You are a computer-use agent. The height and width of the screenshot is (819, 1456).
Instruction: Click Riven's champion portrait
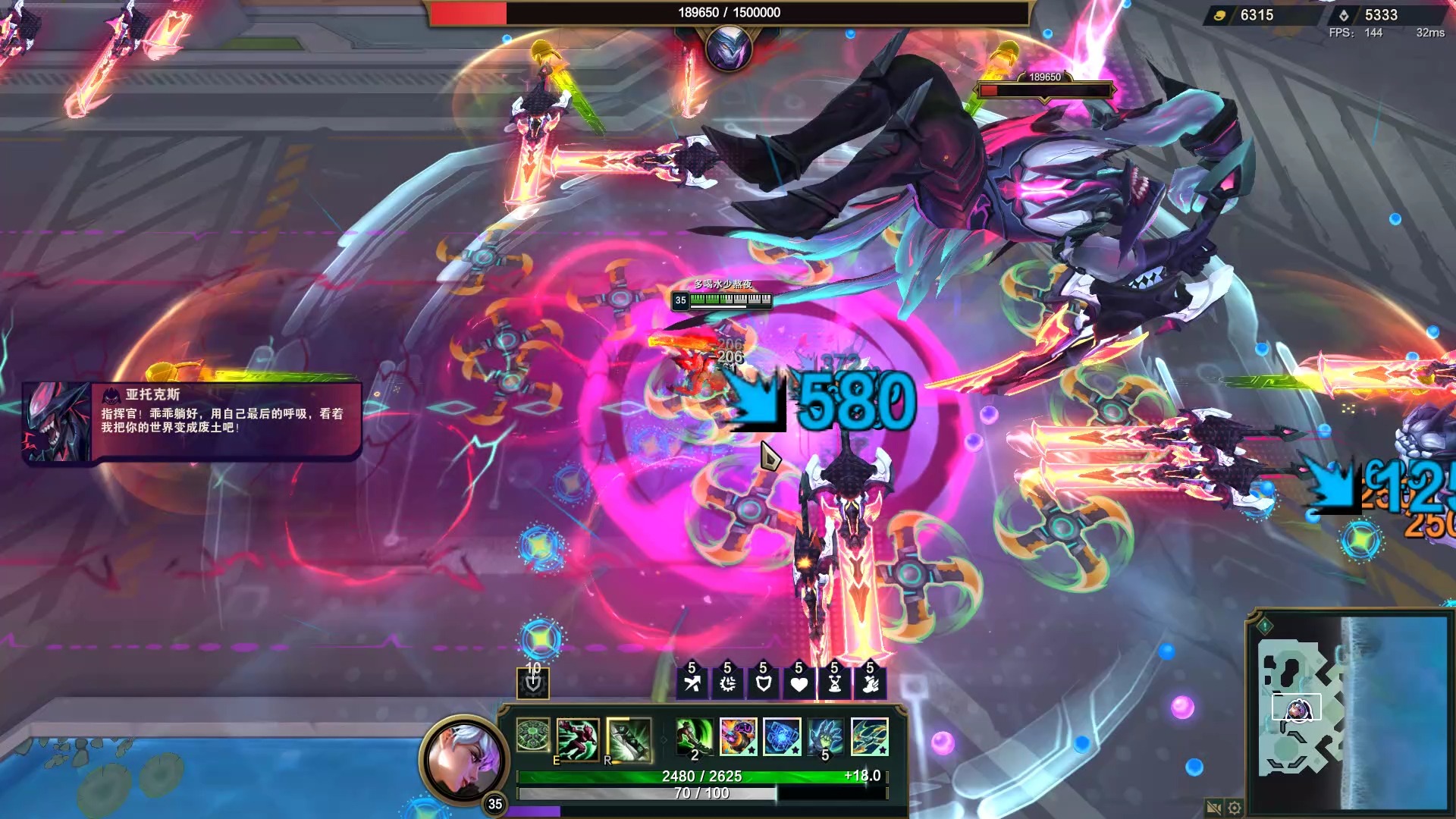click(x=463, y=758)
